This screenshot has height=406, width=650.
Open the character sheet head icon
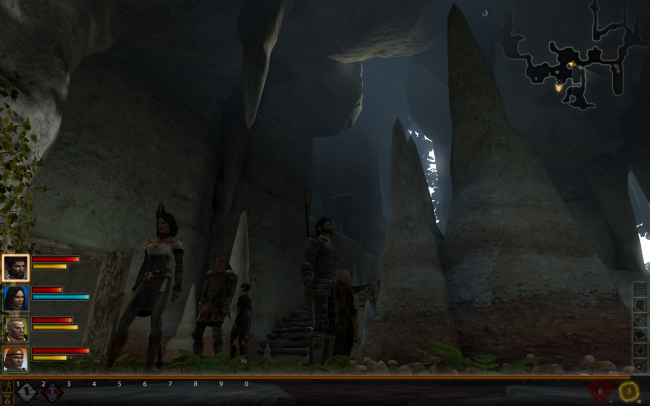coord(640,307)
